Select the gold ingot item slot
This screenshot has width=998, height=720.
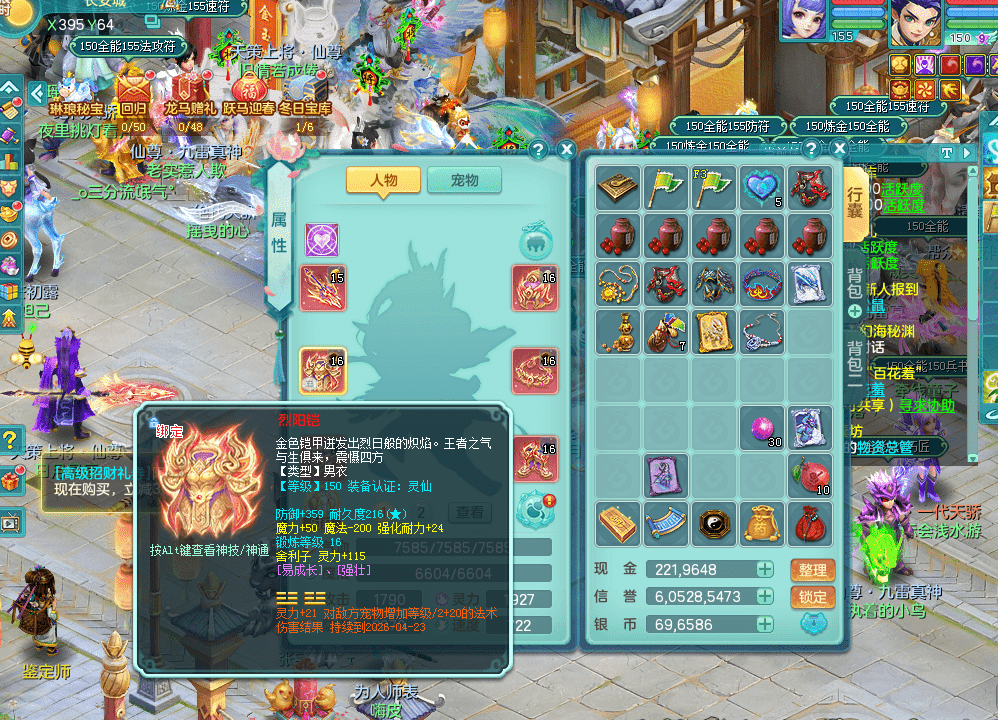point(618,523)
